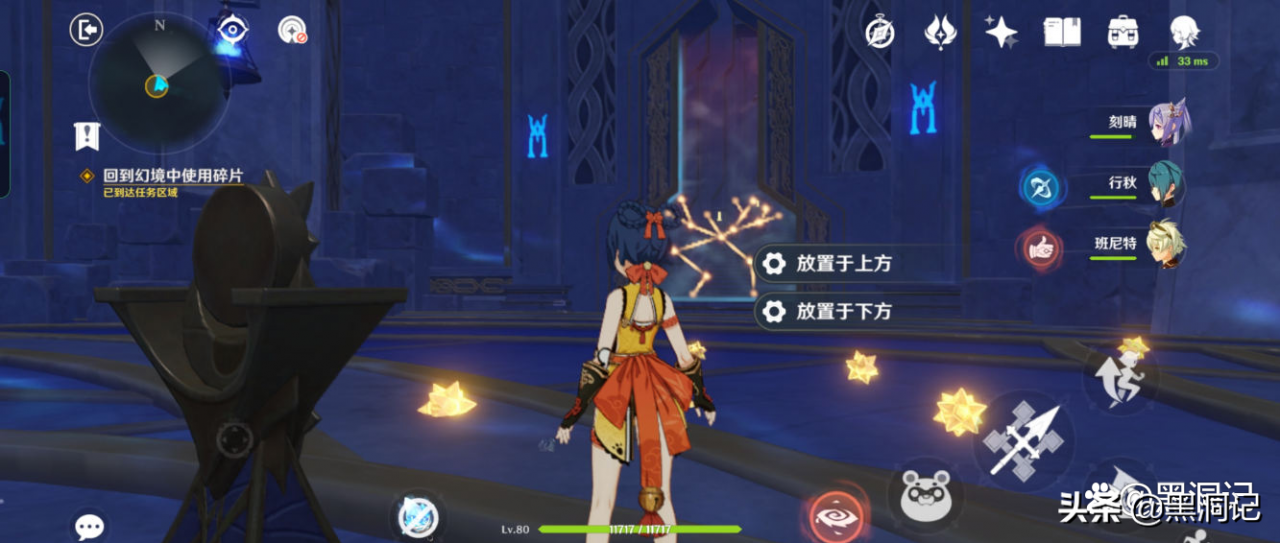Viewport: 1280px width, 543px height.
Task: Select the 回到幻境中使用碎片 quest tracker
Action: (172, 176)
